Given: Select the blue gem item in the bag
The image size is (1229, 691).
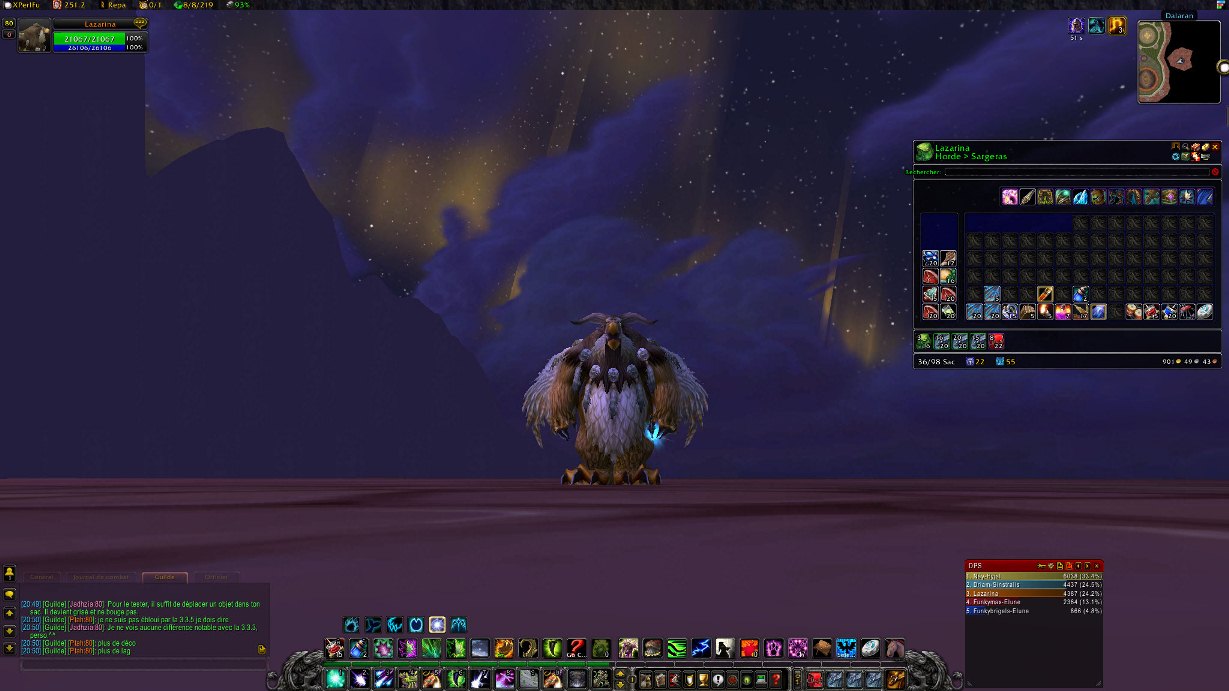Looking at the screenshot, I should [x=1098, y=311].
